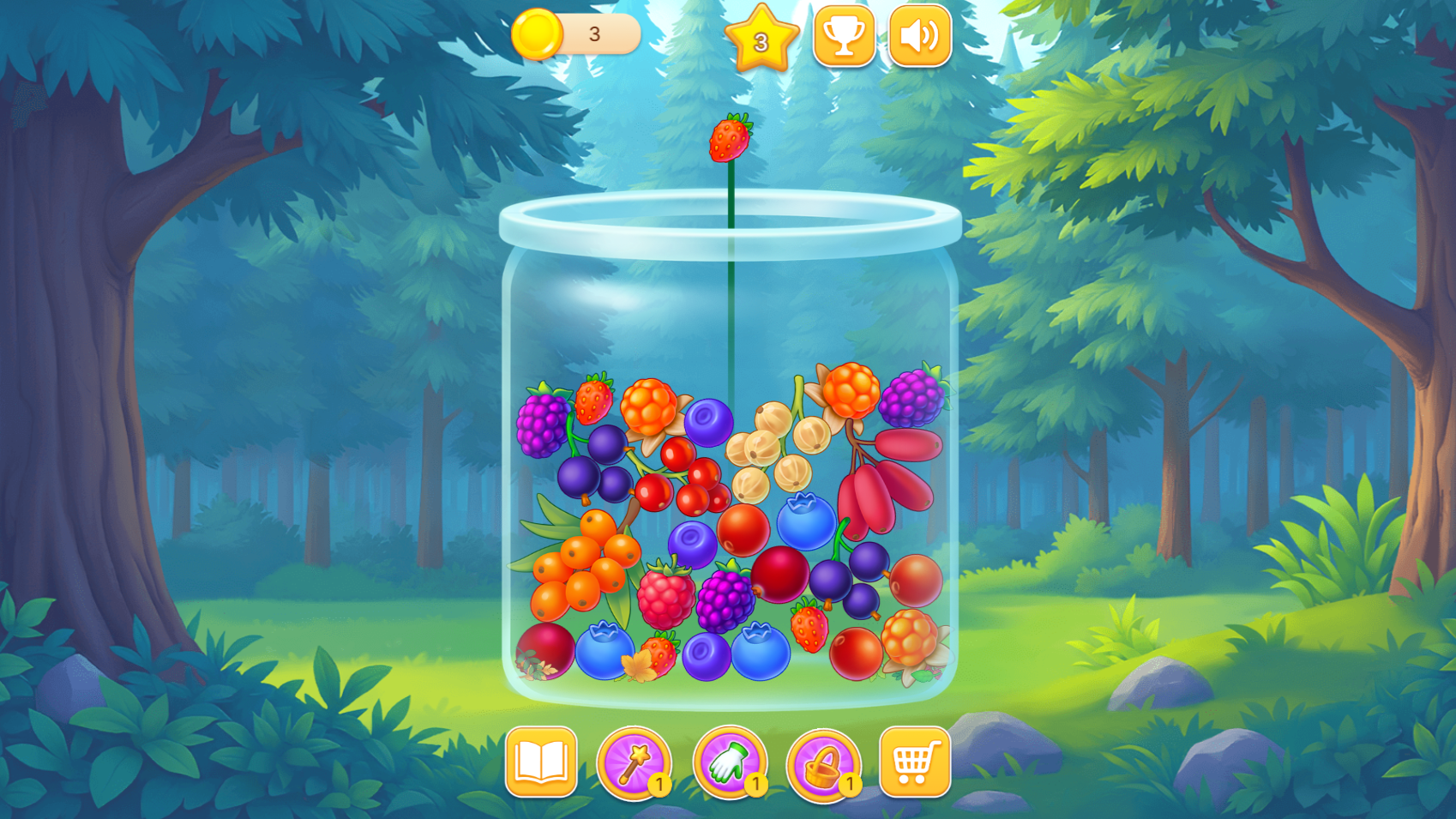Pick the pink raspberry in the jar
Image resolution: width=1456 pixels, height=819 pixels.
pos(665,596)
